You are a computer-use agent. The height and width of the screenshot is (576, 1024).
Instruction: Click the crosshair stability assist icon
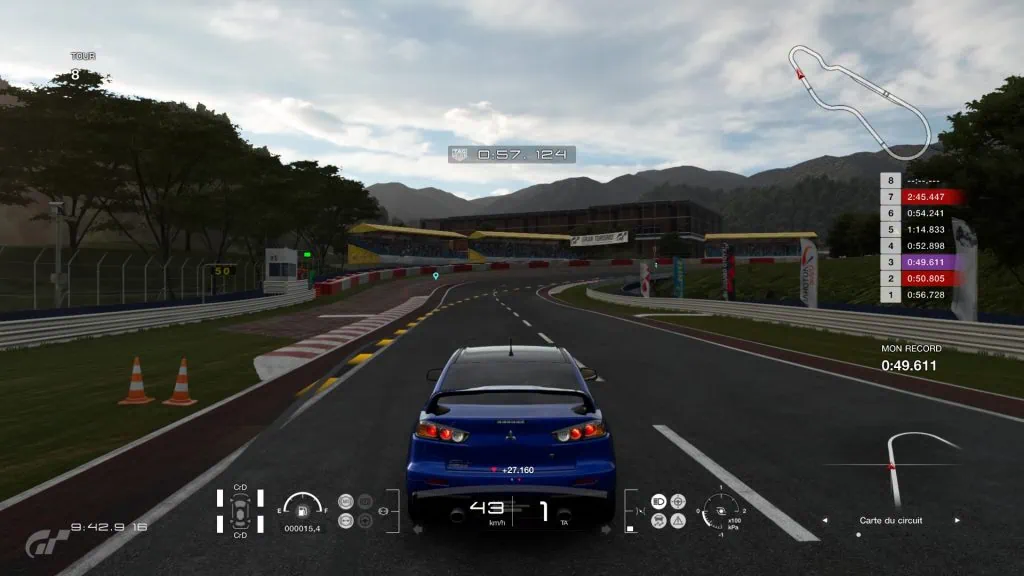click(678, 501)
